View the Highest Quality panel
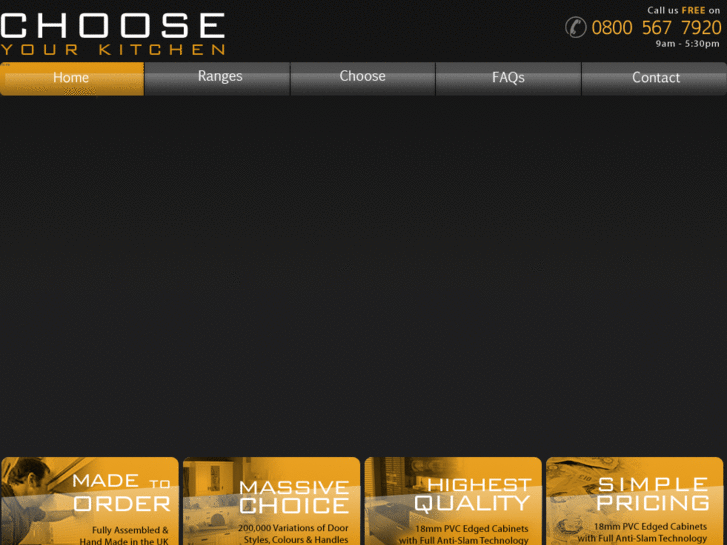 453,501
